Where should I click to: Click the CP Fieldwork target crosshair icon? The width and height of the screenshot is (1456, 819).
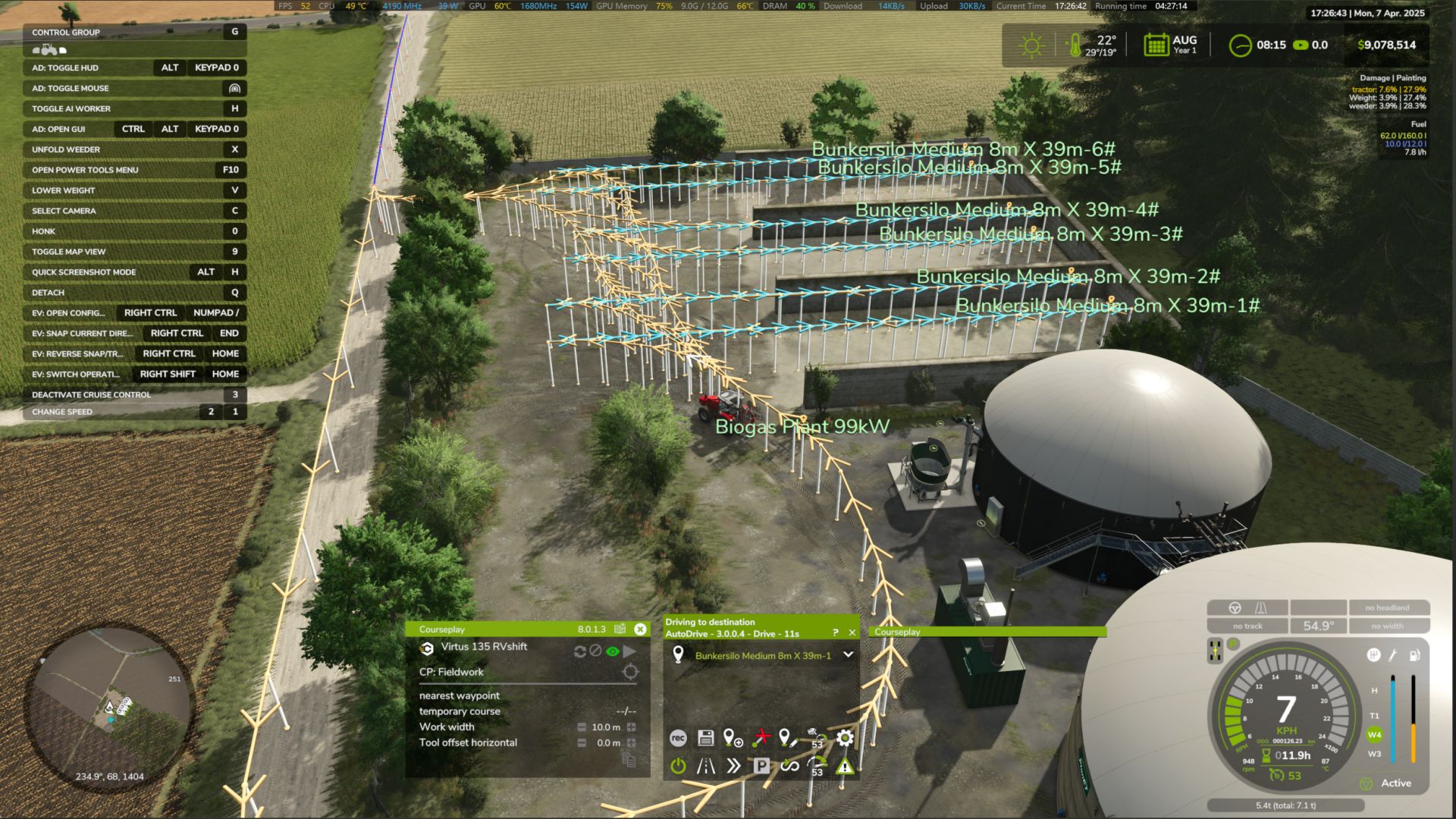(629, 672)
